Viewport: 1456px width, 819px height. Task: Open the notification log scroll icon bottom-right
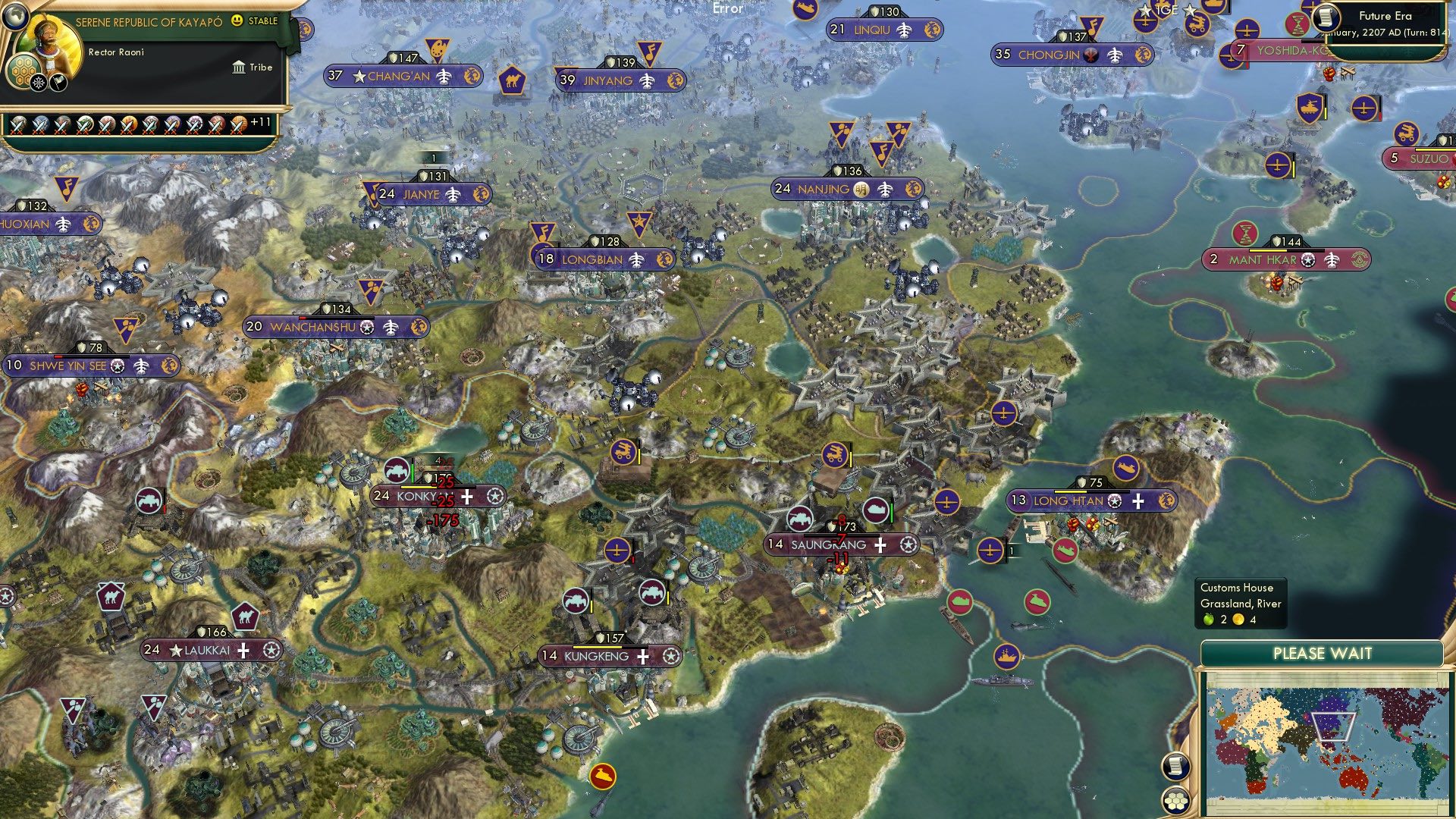click(1176, 767)
